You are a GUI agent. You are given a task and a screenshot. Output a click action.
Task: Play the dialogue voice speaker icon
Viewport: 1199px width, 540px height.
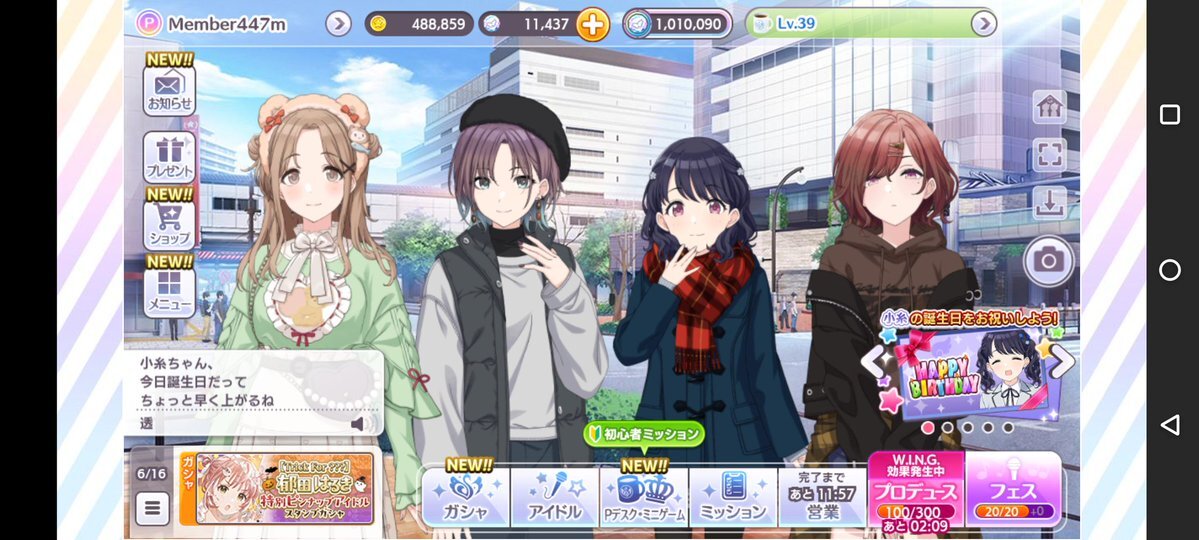[359, 423]
